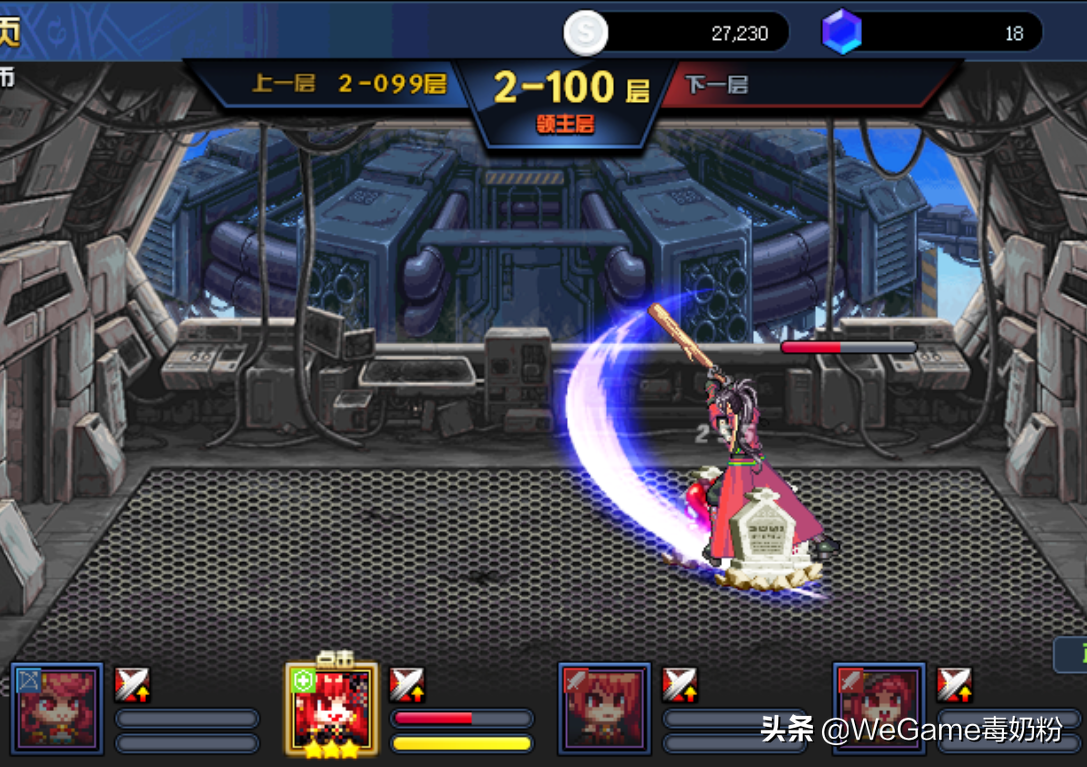This screenshot has height=767, width=1087.
Task: Select the third hero portrait, short red hair
Action: pyautogui.click(x=604, y=708)
